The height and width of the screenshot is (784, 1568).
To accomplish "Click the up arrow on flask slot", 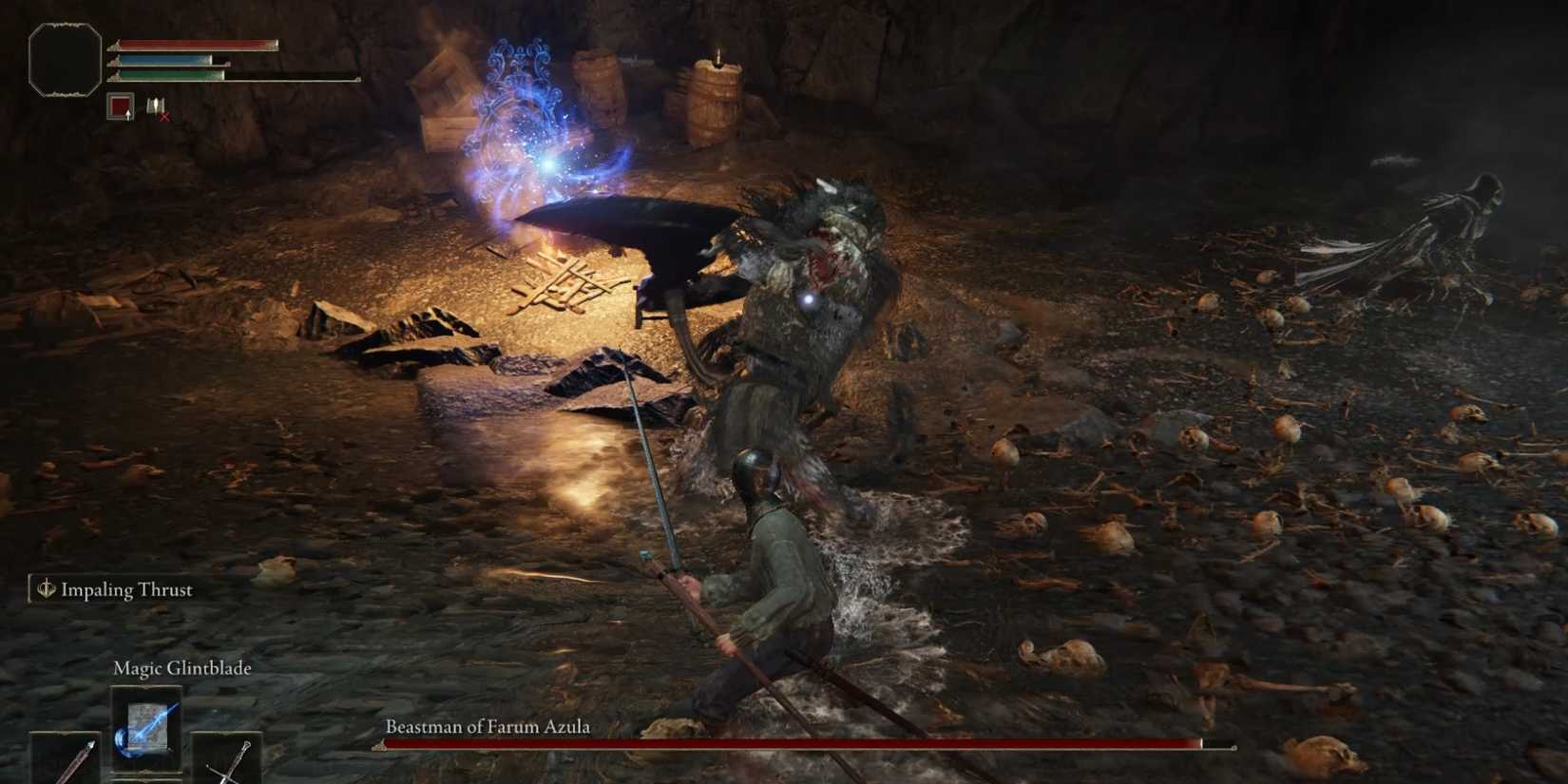I will [x=128, y=116].
